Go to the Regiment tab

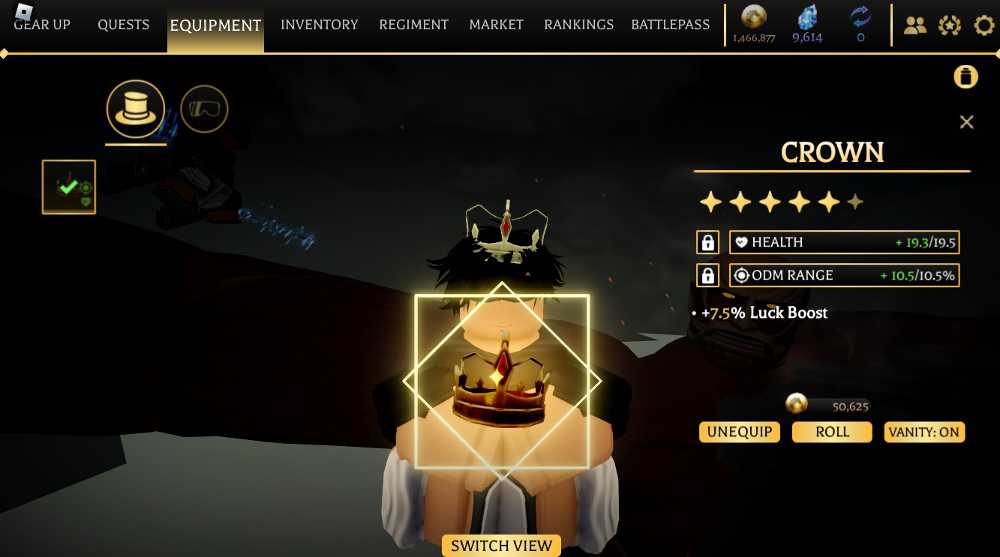coord(413,25)
